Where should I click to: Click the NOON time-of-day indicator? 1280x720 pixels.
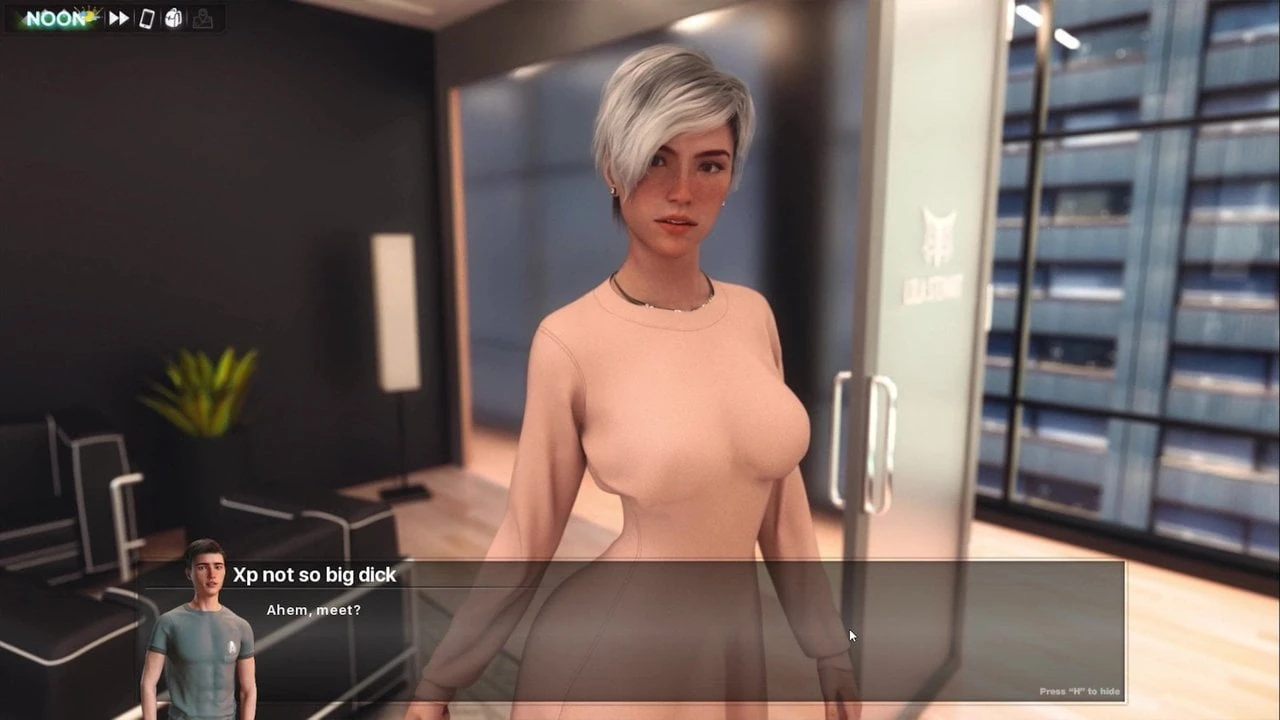pos(55,17)
